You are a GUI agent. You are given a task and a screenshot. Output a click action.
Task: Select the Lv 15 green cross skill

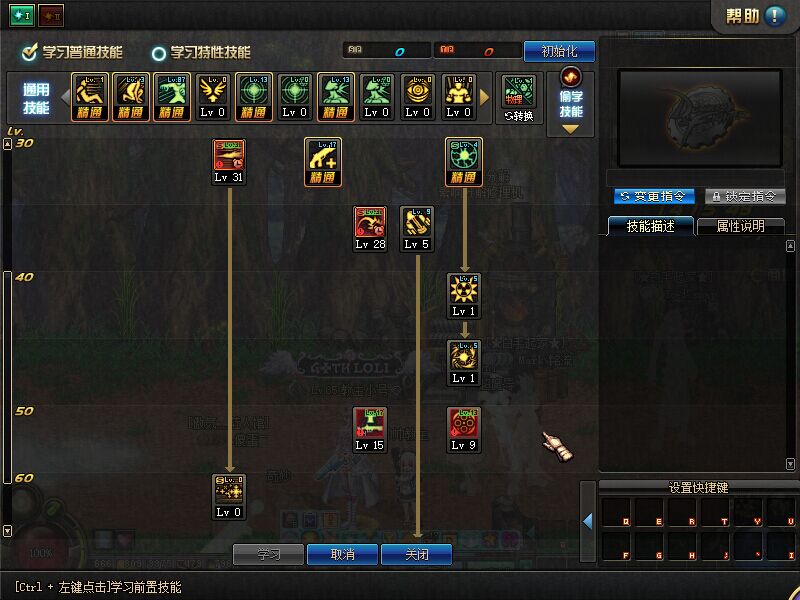tap(370, 423)
